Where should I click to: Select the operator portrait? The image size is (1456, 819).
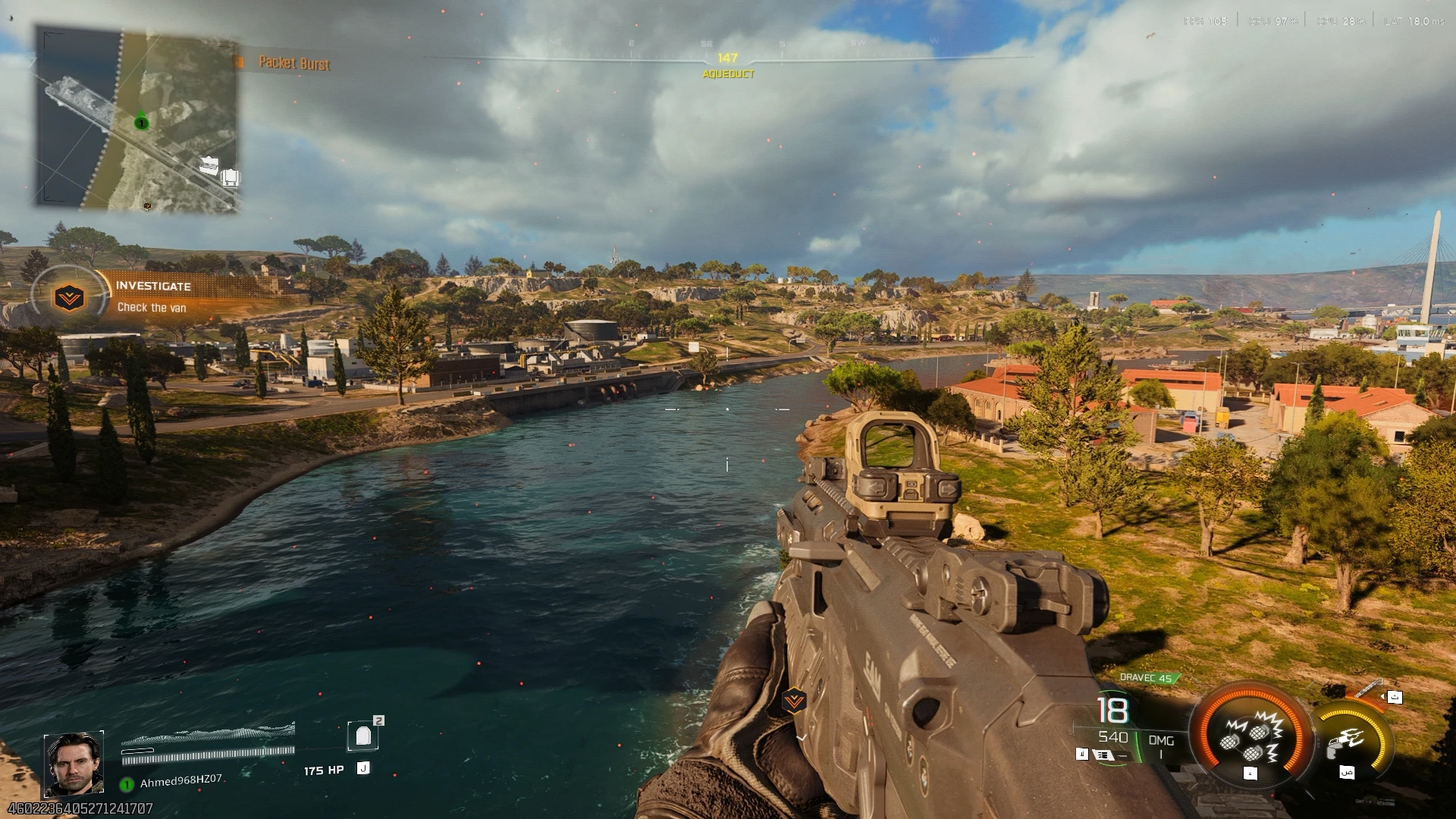click(74, 764)
